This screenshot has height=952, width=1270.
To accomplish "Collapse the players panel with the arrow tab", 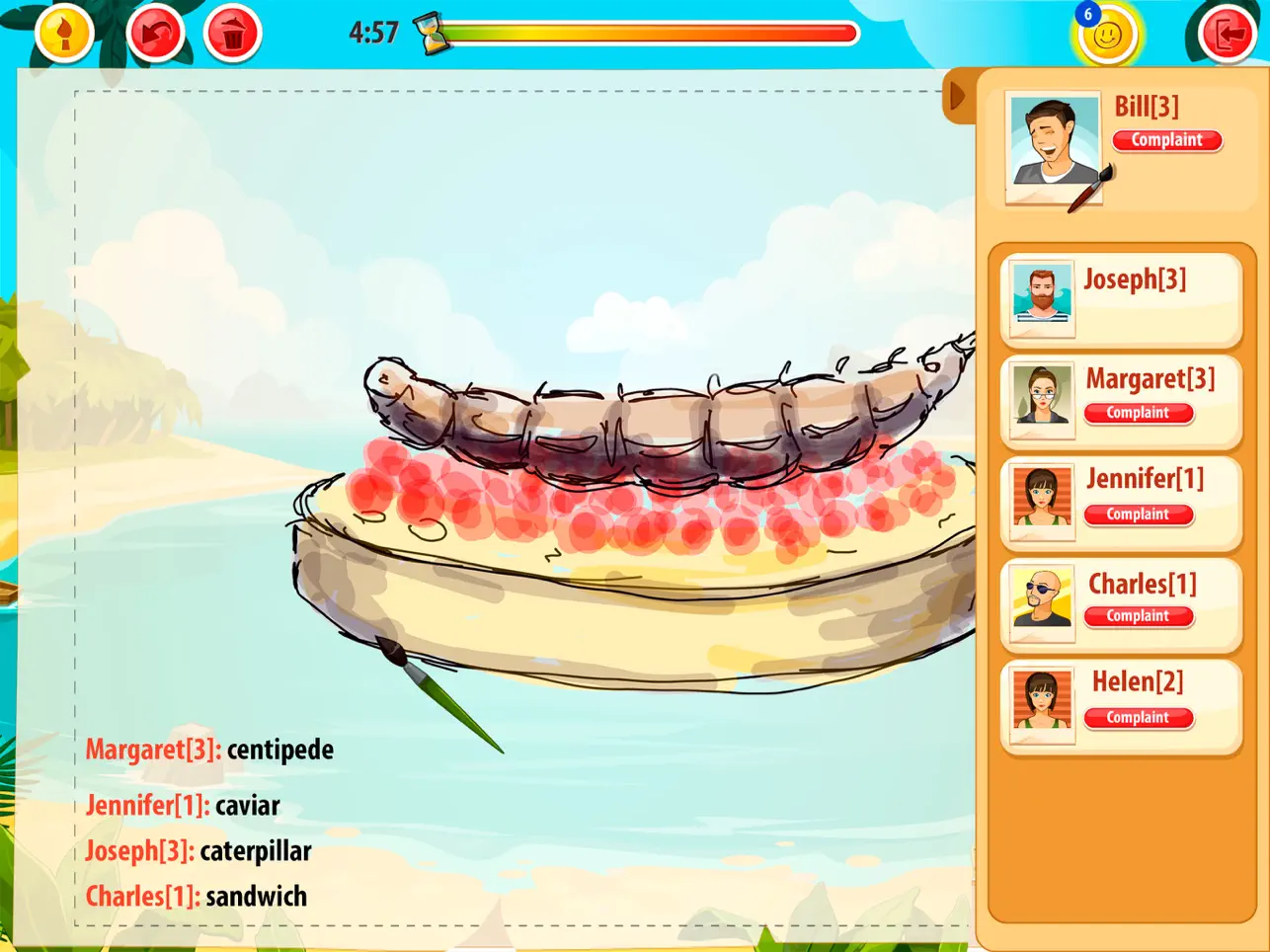I will coord(956,96).
